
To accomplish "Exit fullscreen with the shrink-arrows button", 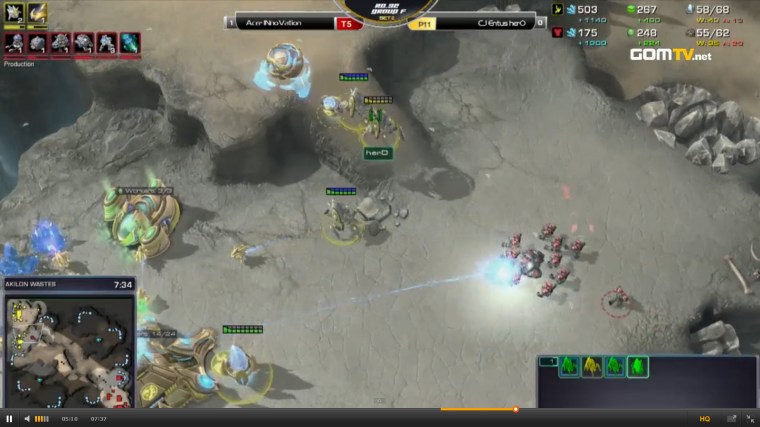I will [x=749, y=418].
